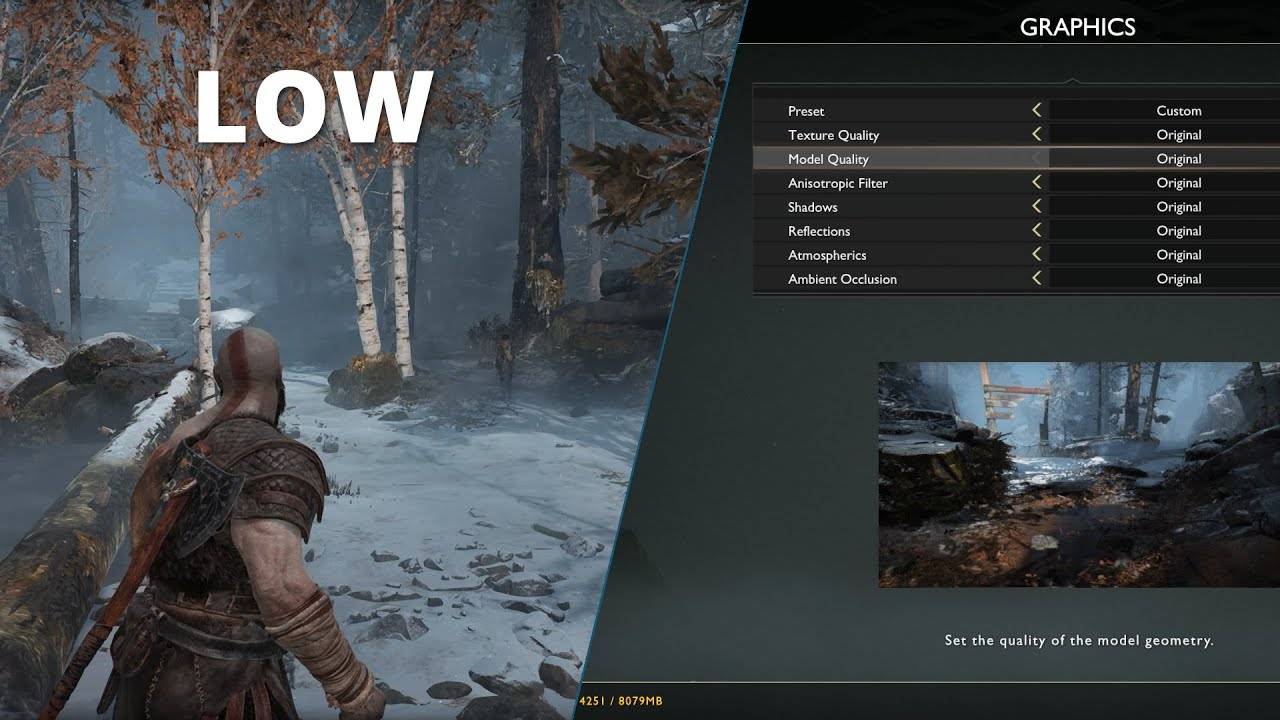
Task: Click the Texture Quality left chevron
Action: pos(1037,134)
